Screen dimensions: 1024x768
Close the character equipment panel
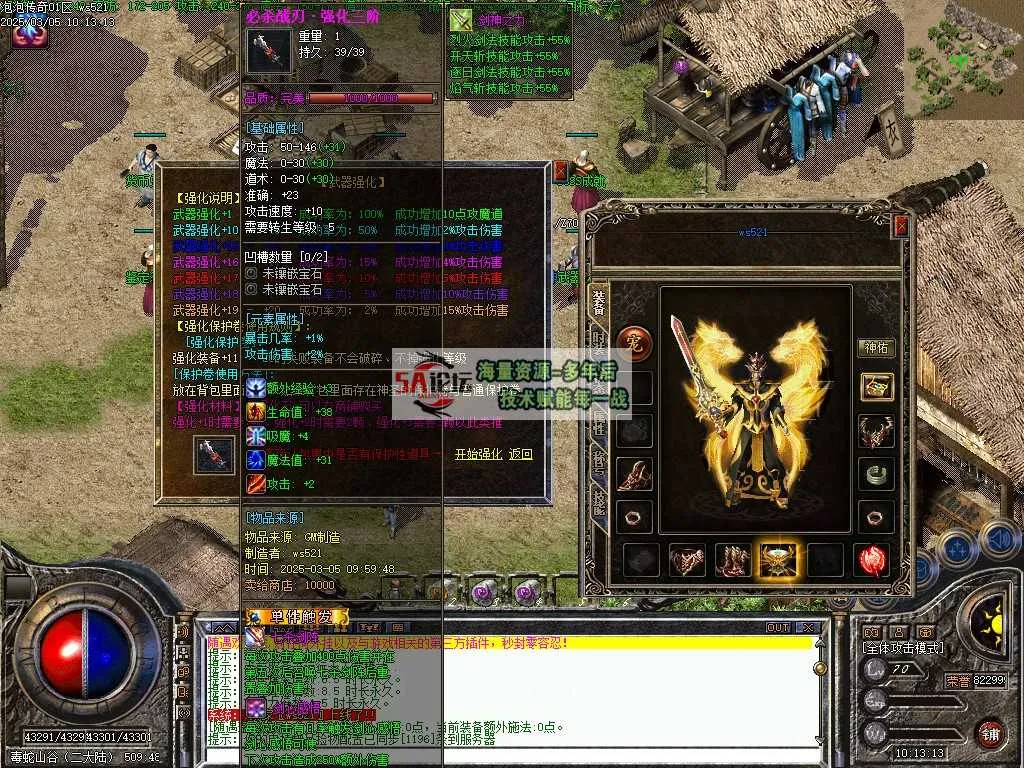coord(901,227)
